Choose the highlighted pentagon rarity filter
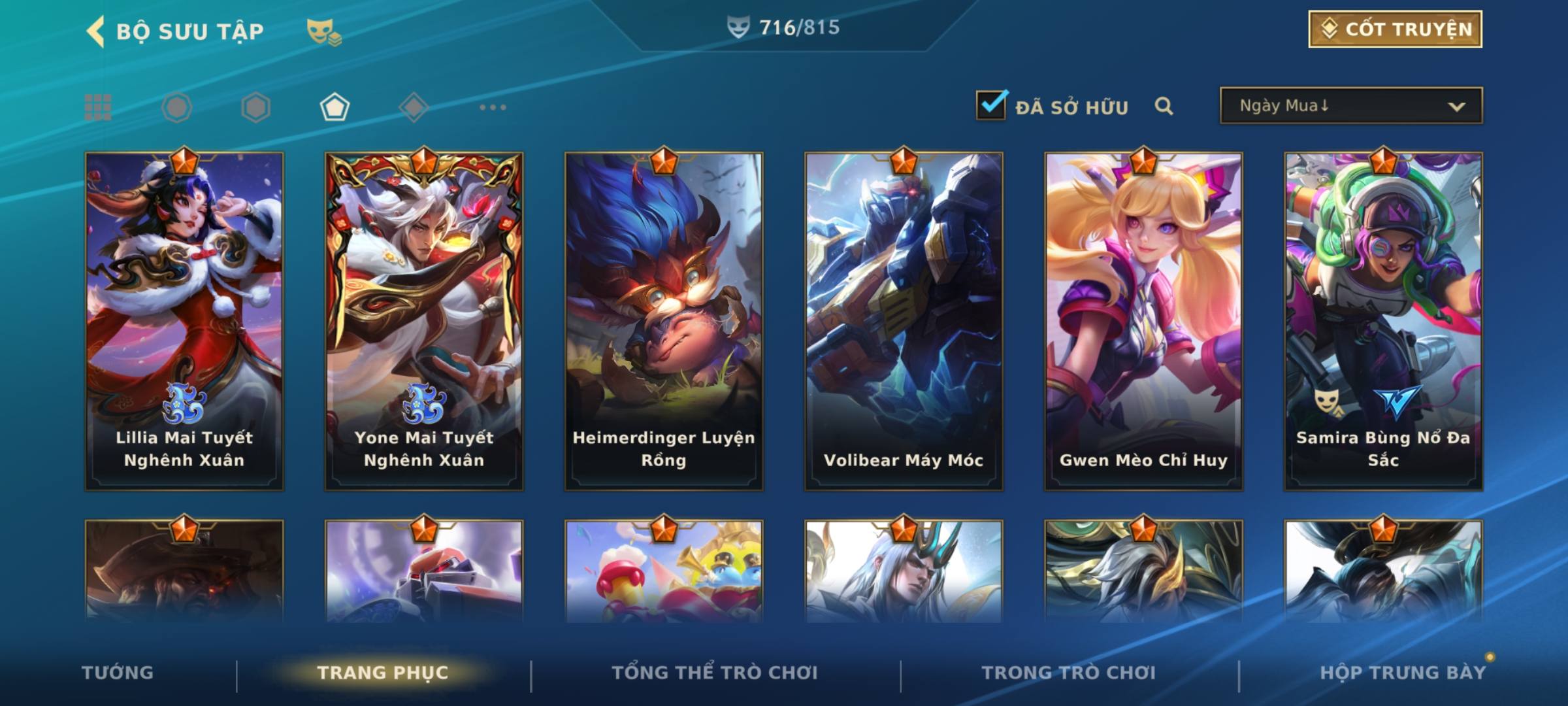Screen dimensions: 1568x706 pyautogui.click(x=335, y=107)
